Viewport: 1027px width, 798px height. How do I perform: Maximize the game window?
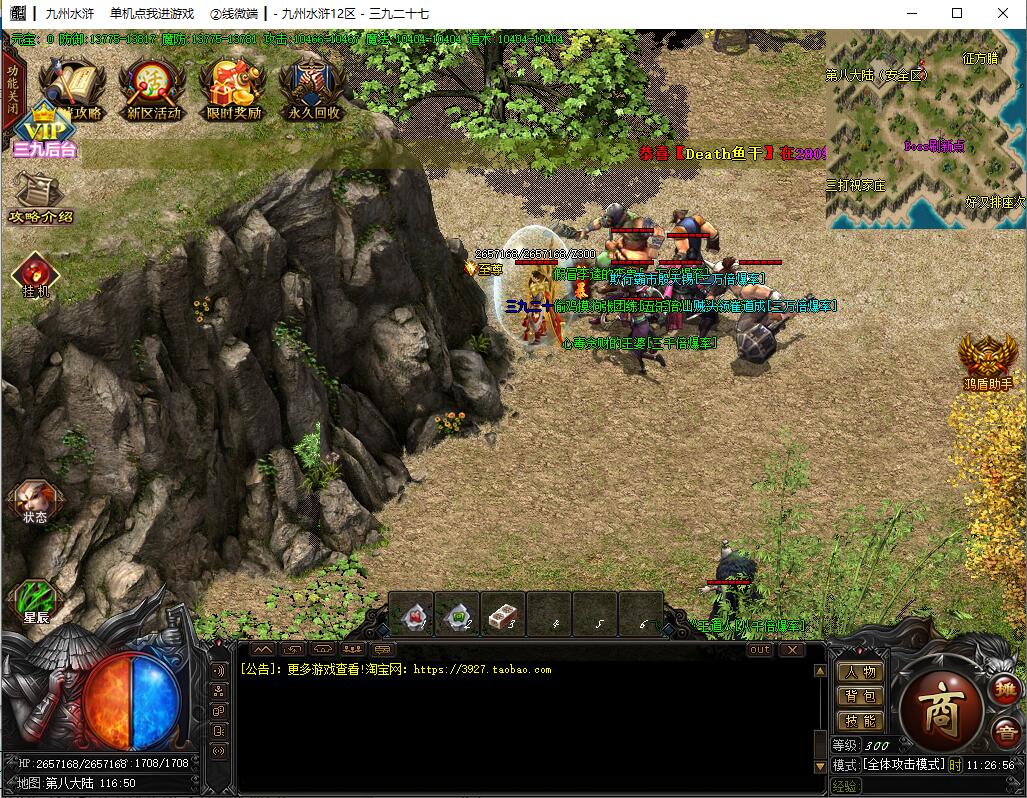point(956,13)
